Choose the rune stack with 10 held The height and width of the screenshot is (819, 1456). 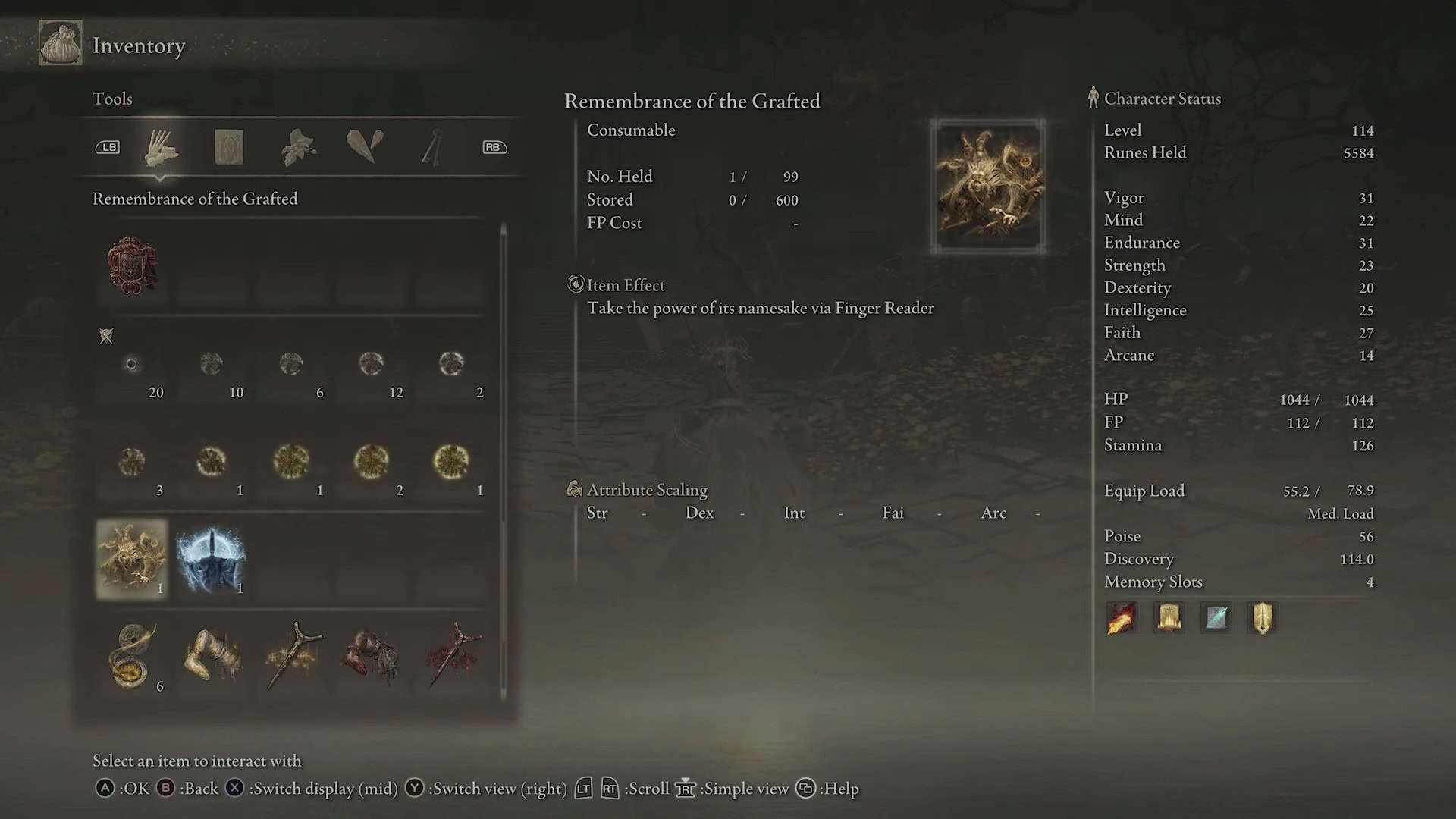coord(212,365)
